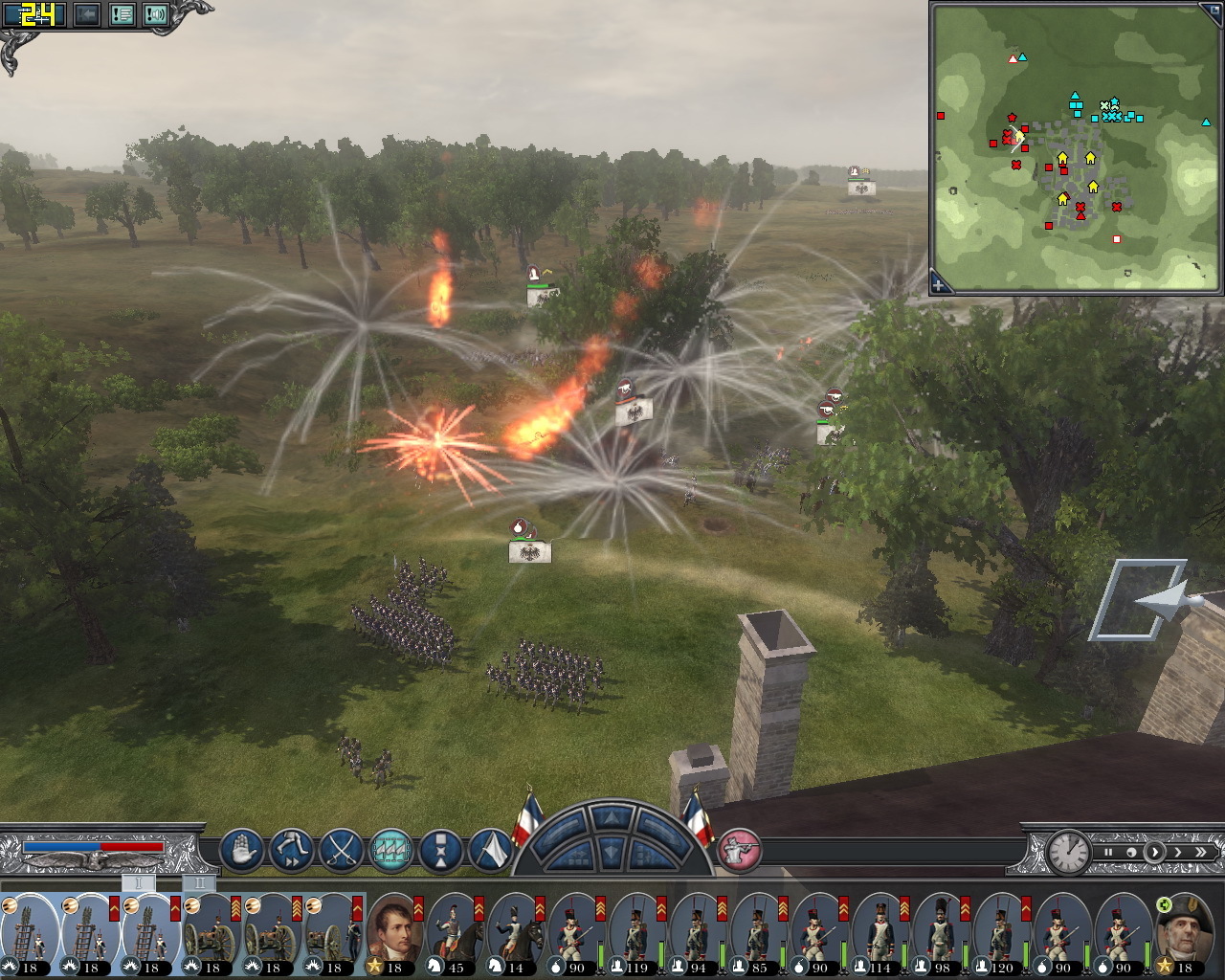Open the event message list
Image resolution: width=1225 pixels, height=980 pixels.
pos(122,14)
